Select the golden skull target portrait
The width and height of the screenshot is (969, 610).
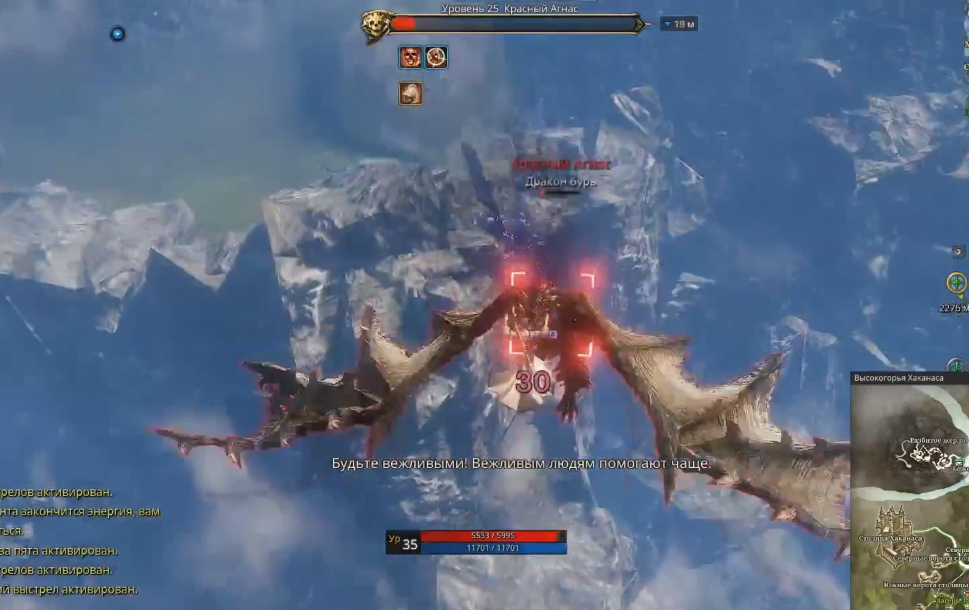click(x=375, y=24)
